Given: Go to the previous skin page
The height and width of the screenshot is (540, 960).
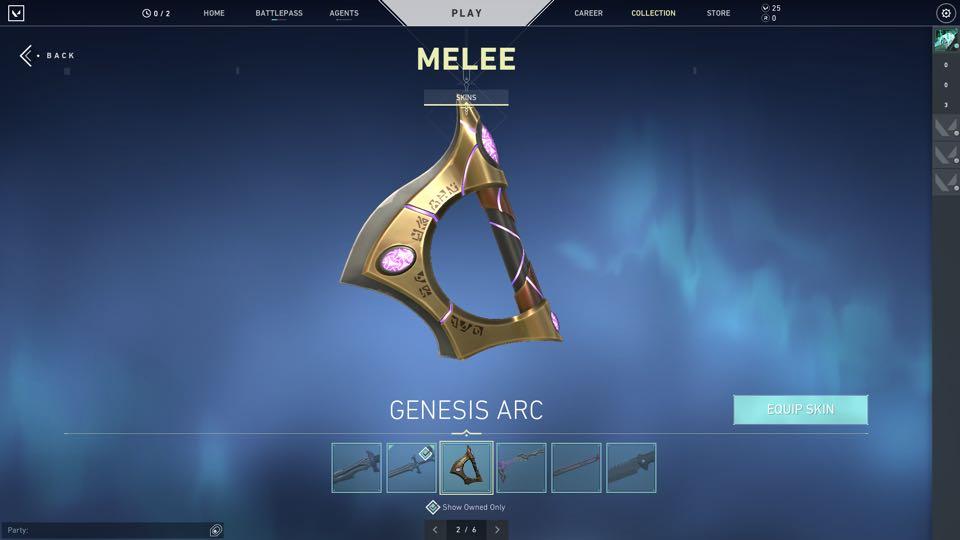Looking at the screenshot, I should coord(435,529).
